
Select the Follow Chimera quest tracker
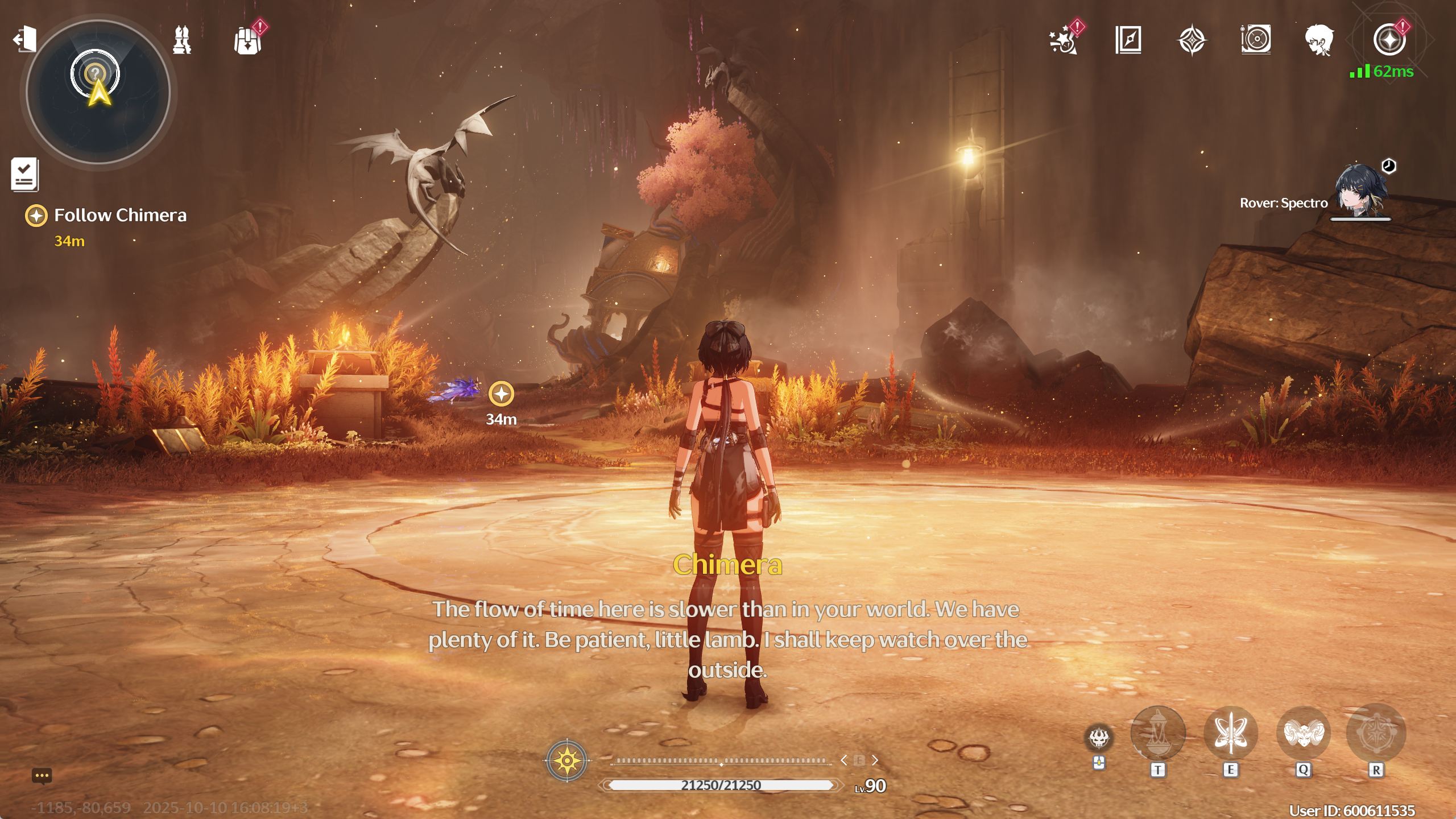click(x=119, y=216)
